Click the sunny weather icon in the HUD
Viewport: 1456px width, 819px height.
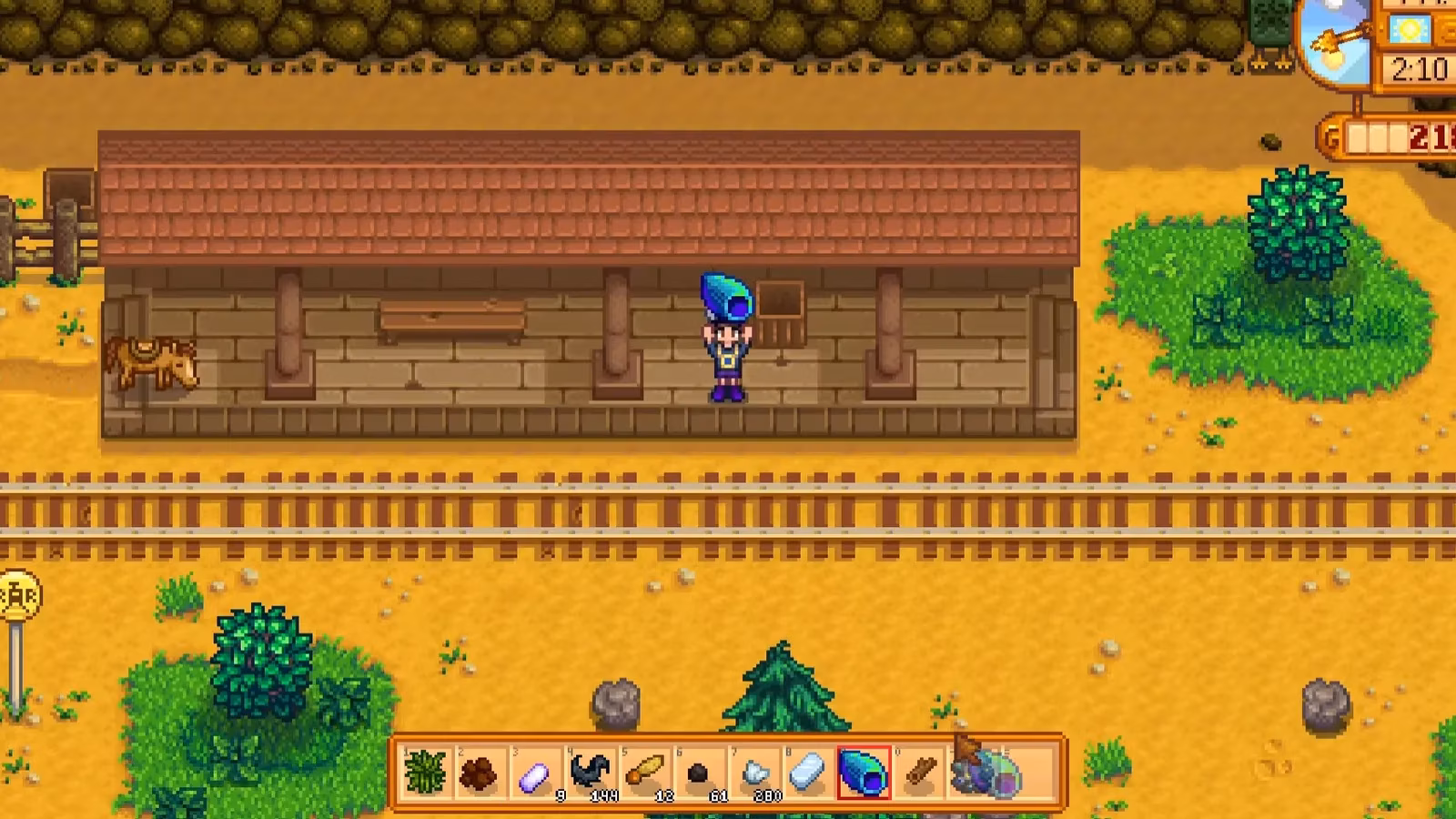[x=1410, y=30]
